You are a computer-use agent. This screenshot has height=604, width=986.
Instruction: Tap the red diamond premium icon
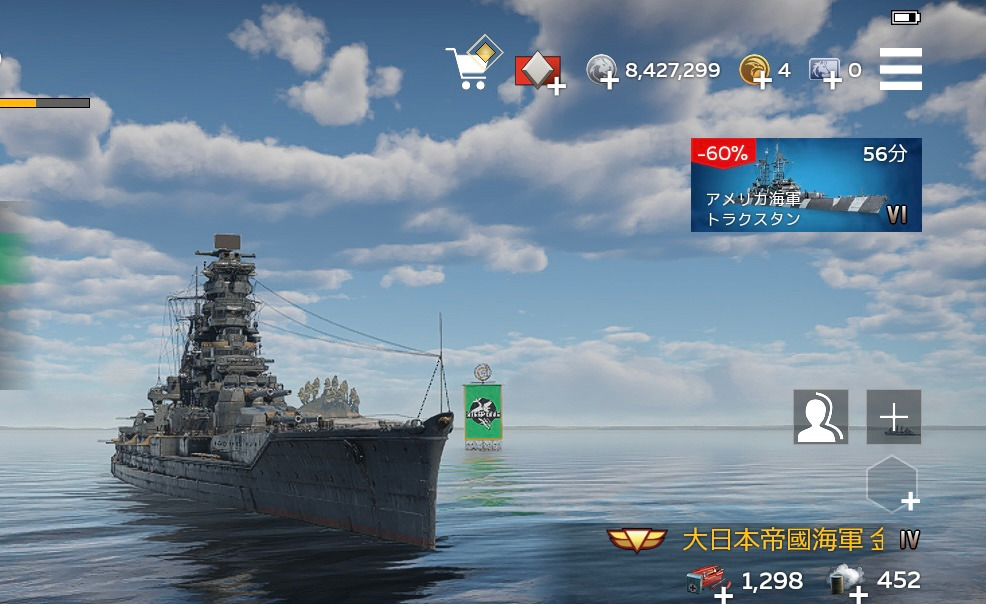(x=538, y=72)
